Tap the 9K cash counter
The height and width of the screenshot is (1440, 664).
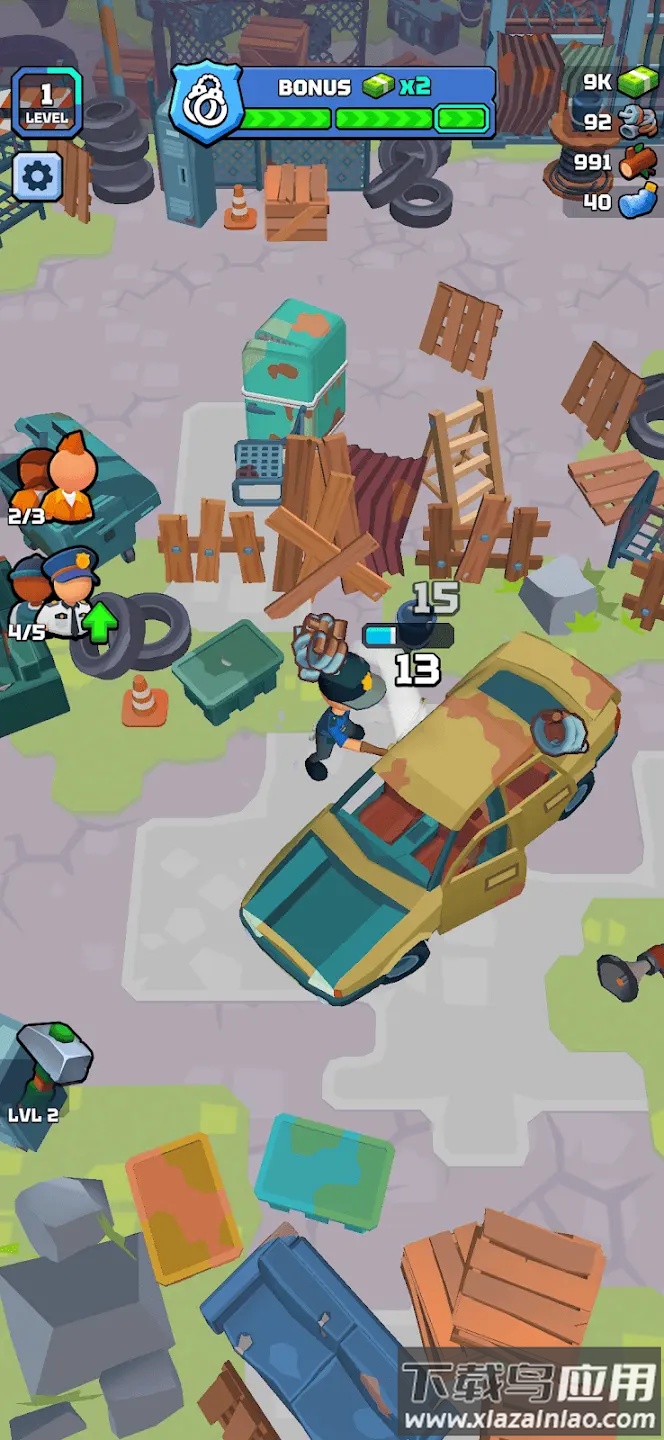pos(622,82)
